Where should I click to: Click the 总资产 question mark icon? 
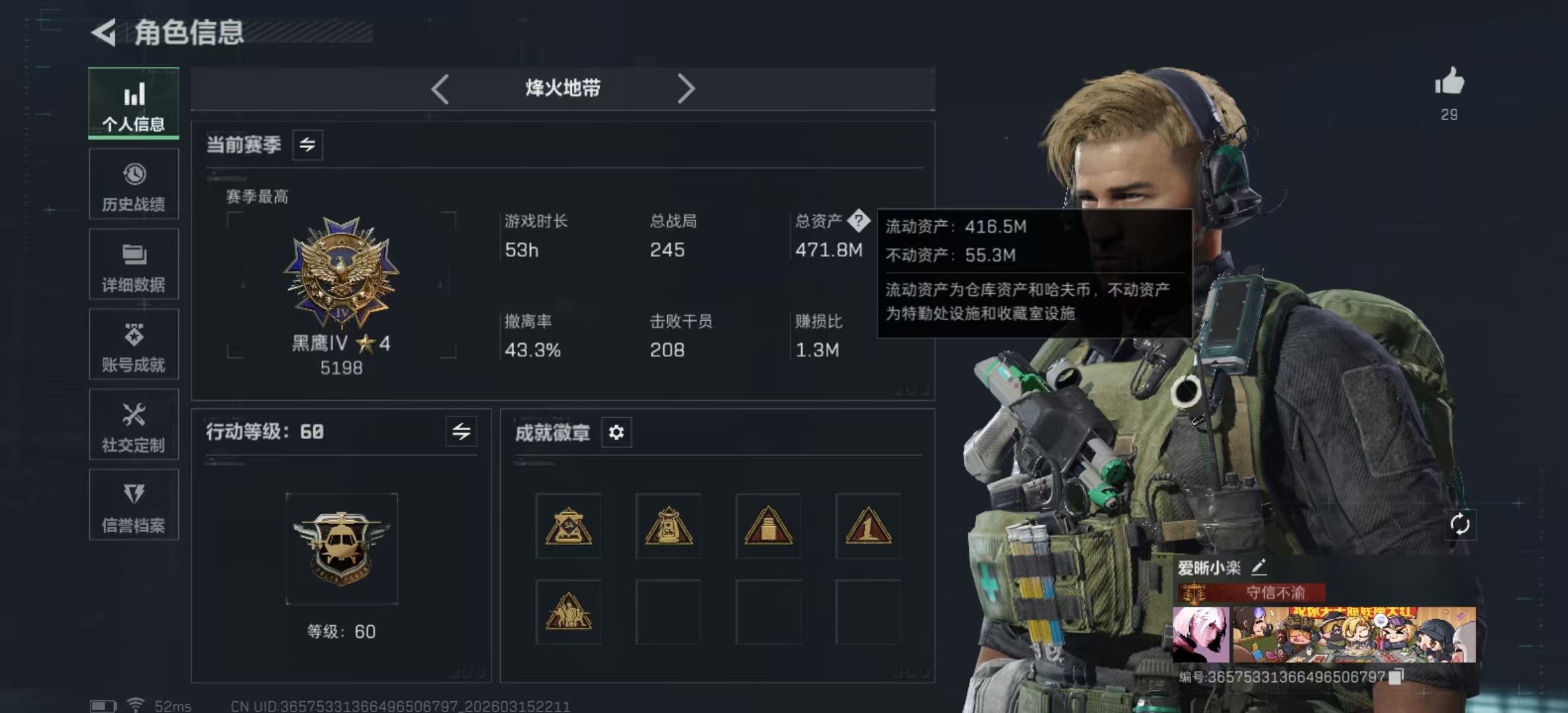(x=859, y=221)
